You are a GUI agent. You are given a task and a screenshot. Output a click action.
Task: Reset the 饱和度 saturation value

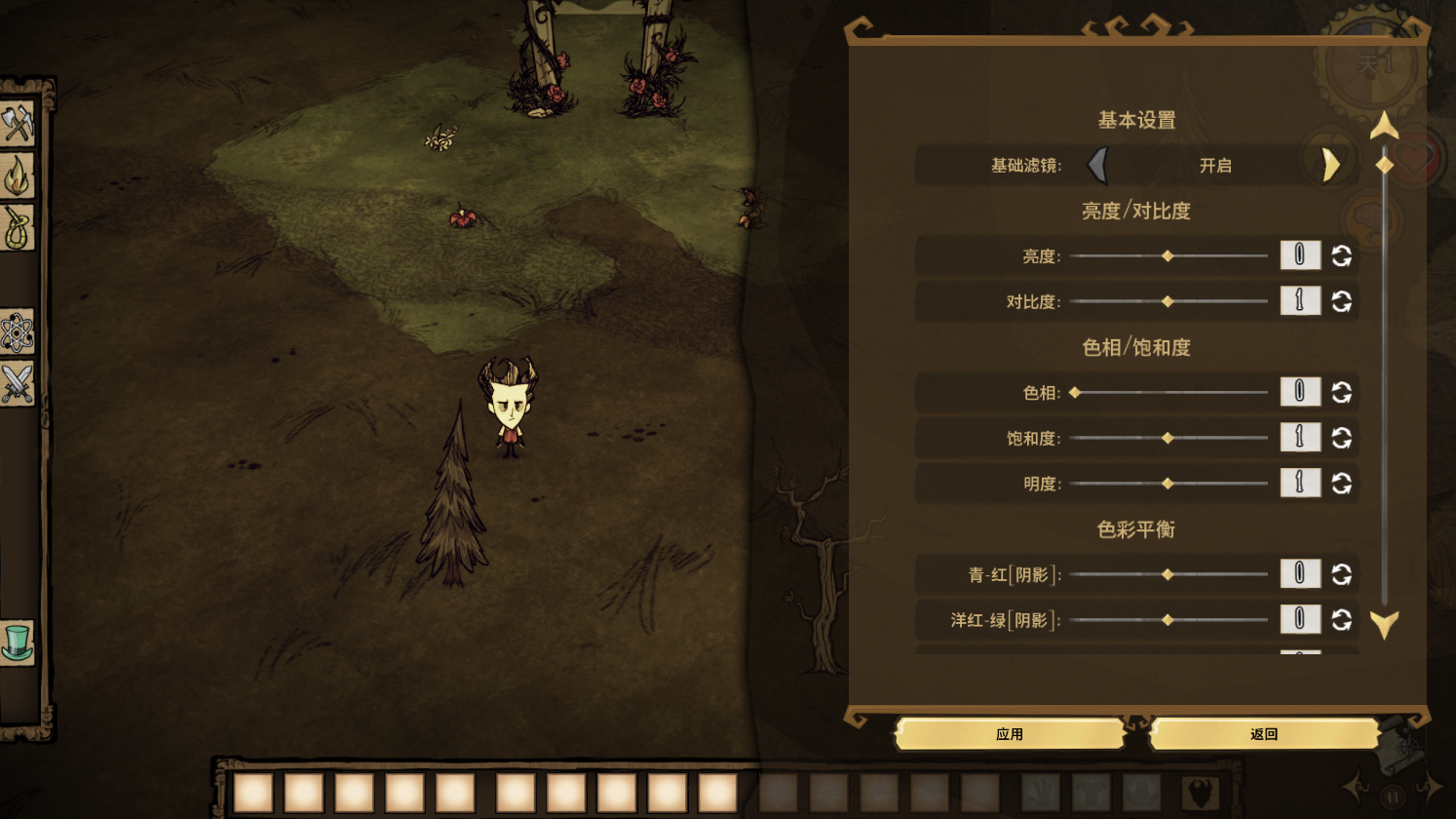tap(1342, 438)
